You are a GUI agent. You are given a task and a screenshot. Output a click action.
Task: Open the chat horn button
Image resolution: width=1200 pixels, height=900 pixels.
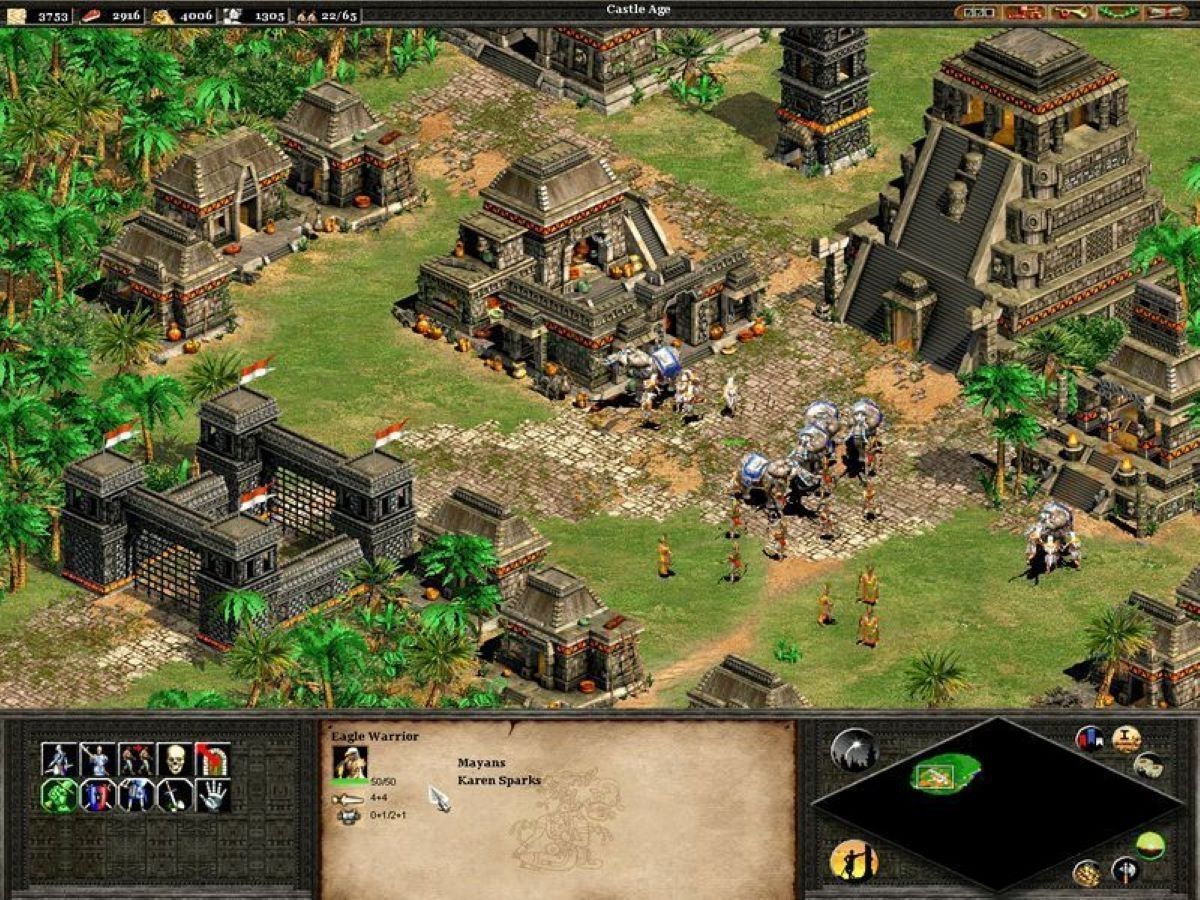(x=1071, y=12)
